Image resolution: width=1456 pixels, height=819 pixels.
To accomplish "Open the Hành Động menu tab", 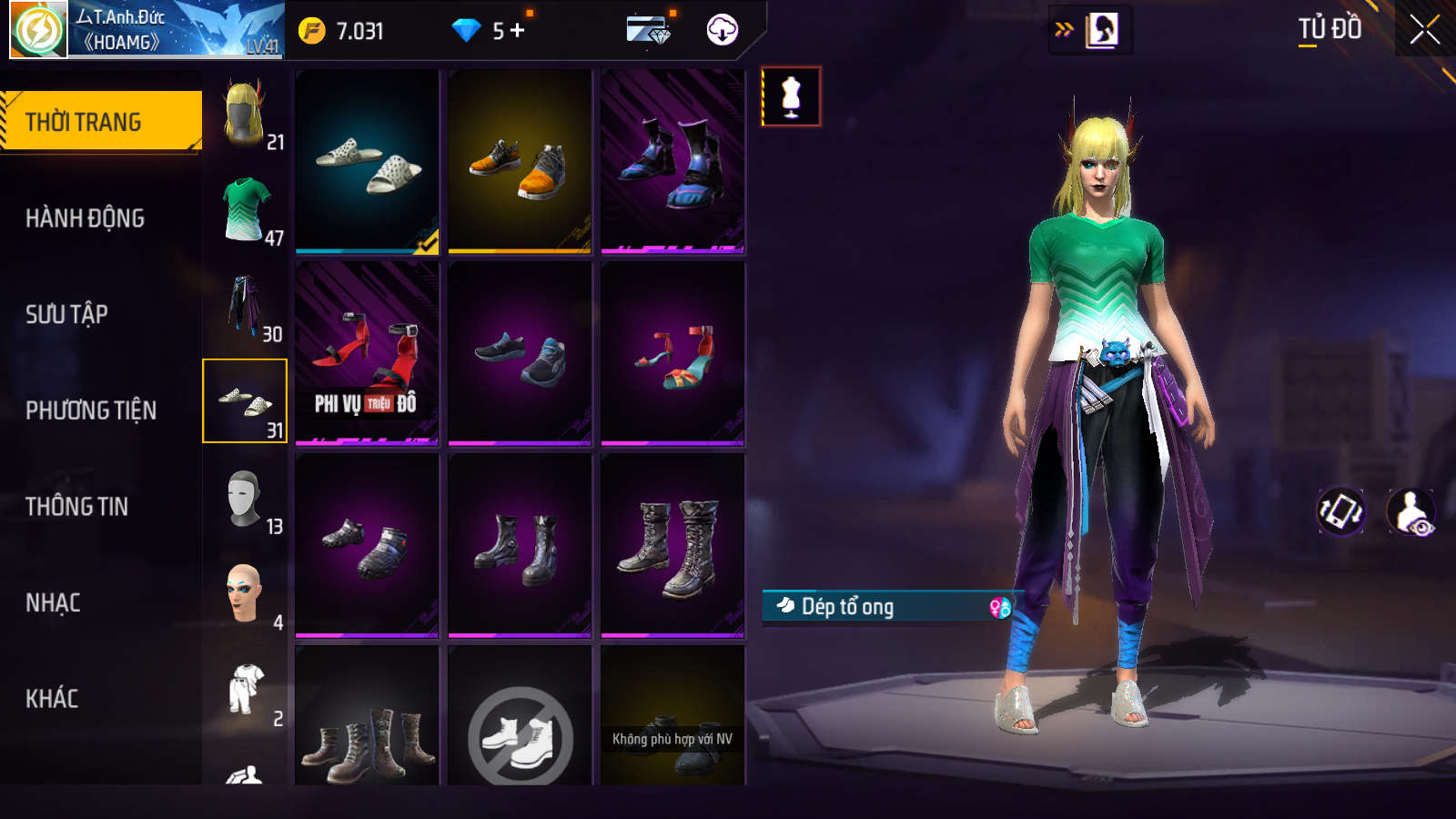I will (x=85, y=218).
